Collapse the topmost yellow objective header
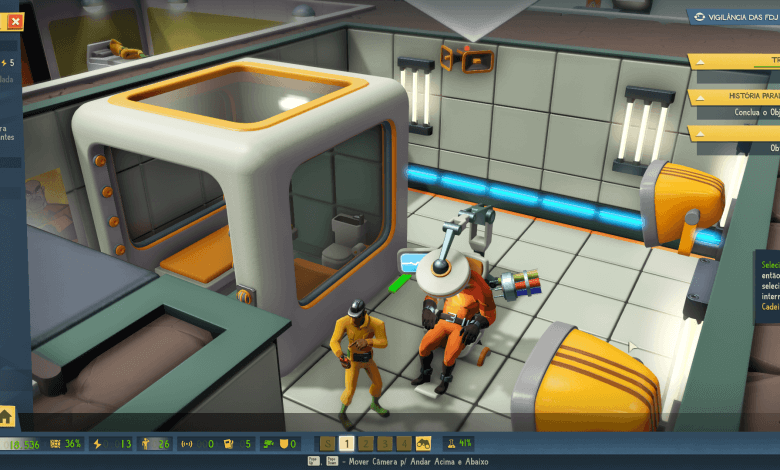Viewport: 780px width, 470px height. coord(700,61)
